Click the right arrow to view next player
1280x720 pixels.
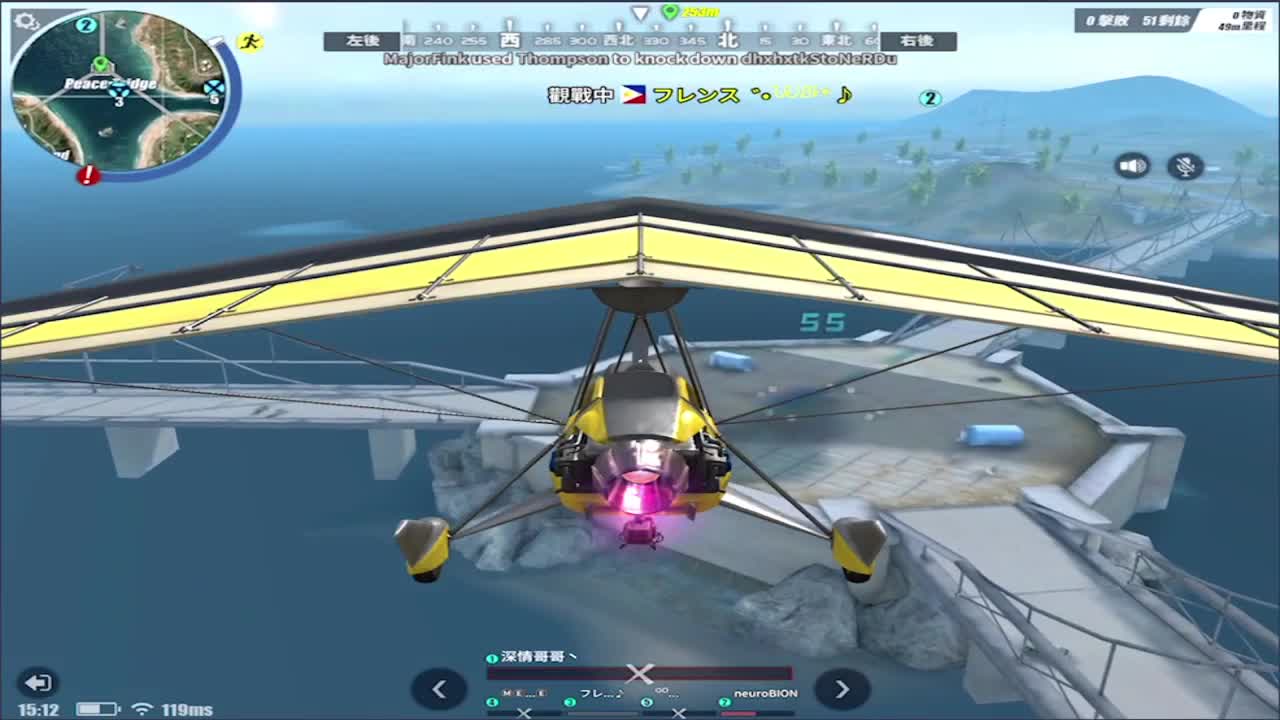(x=843, y=690)
